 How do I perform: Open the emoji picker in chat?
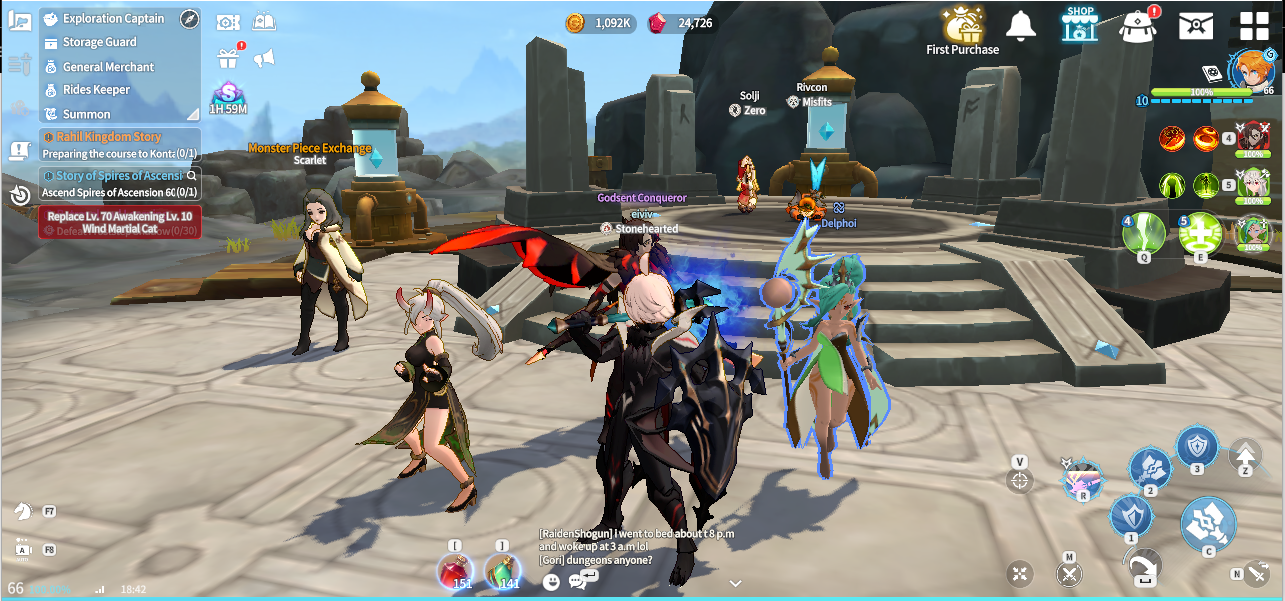[x=551, y=581]
